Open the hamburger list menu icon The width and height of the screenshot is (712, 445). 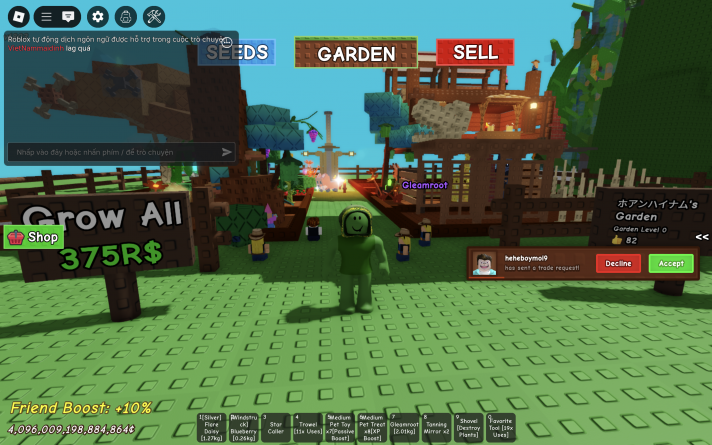(46, 16)
